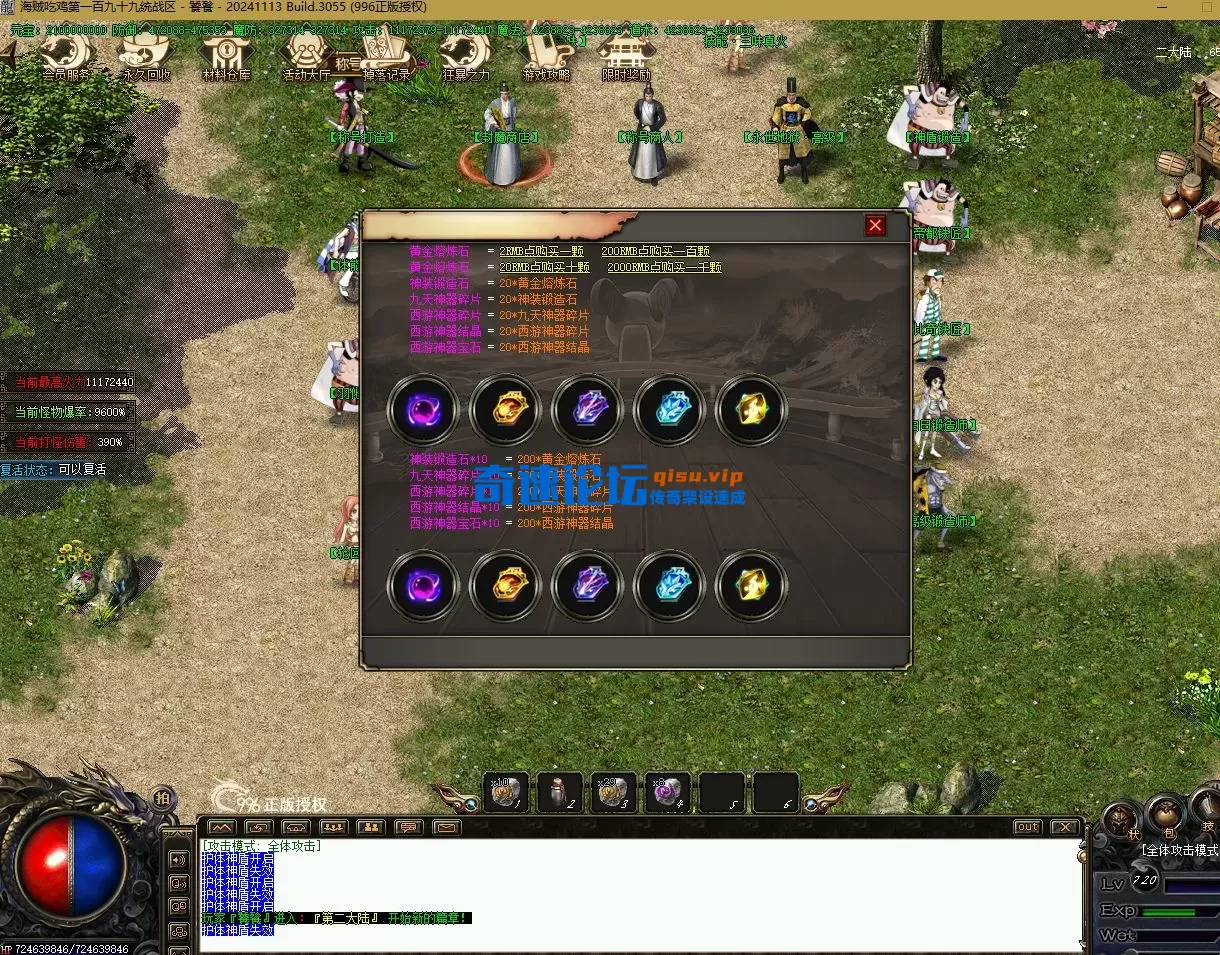Close the forging exchange dialog
This screenshot has height=955, width=1220.
click(875, 226)
